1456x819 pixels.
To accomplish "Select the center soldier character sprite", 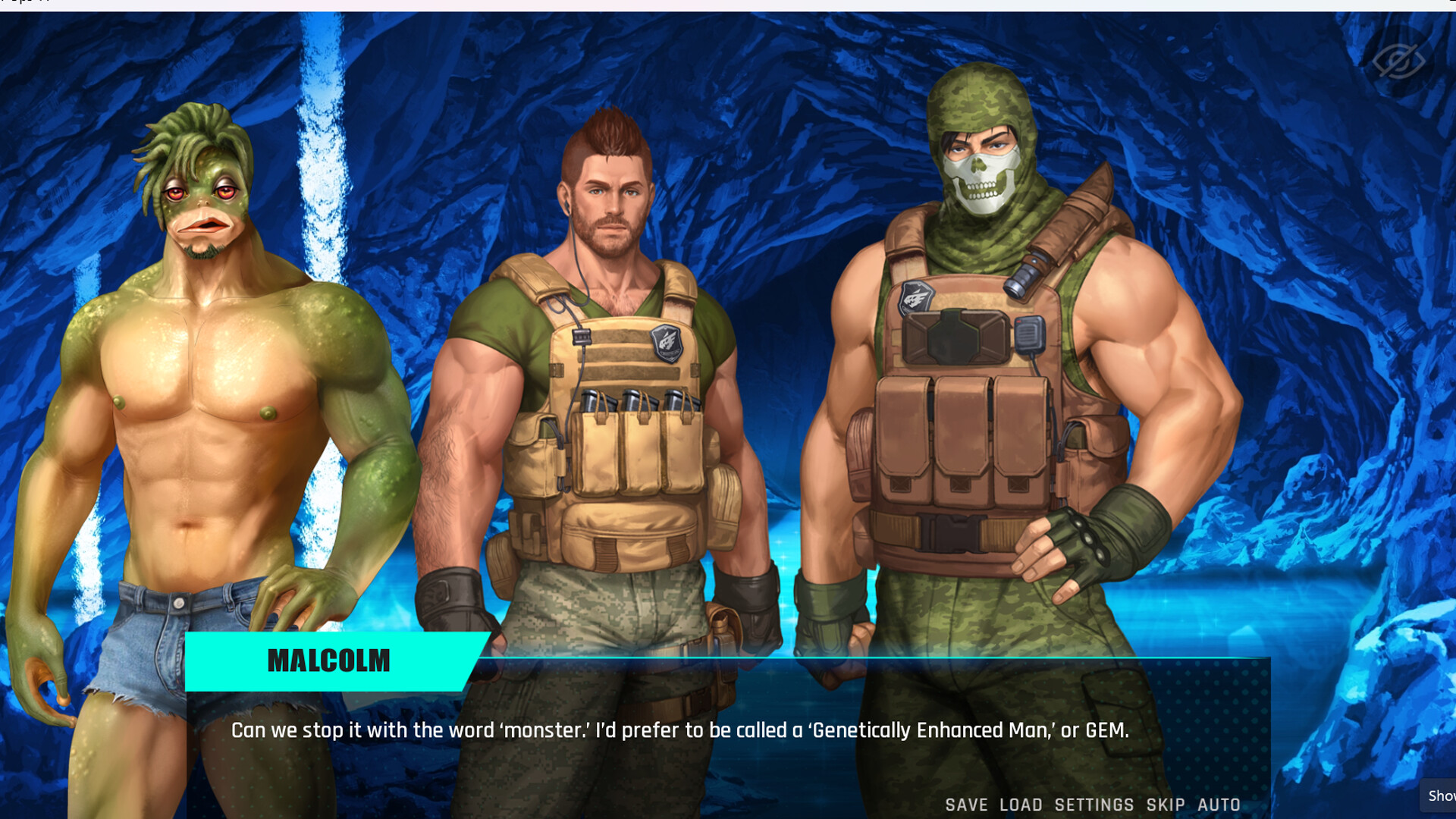I will (607, 341).
